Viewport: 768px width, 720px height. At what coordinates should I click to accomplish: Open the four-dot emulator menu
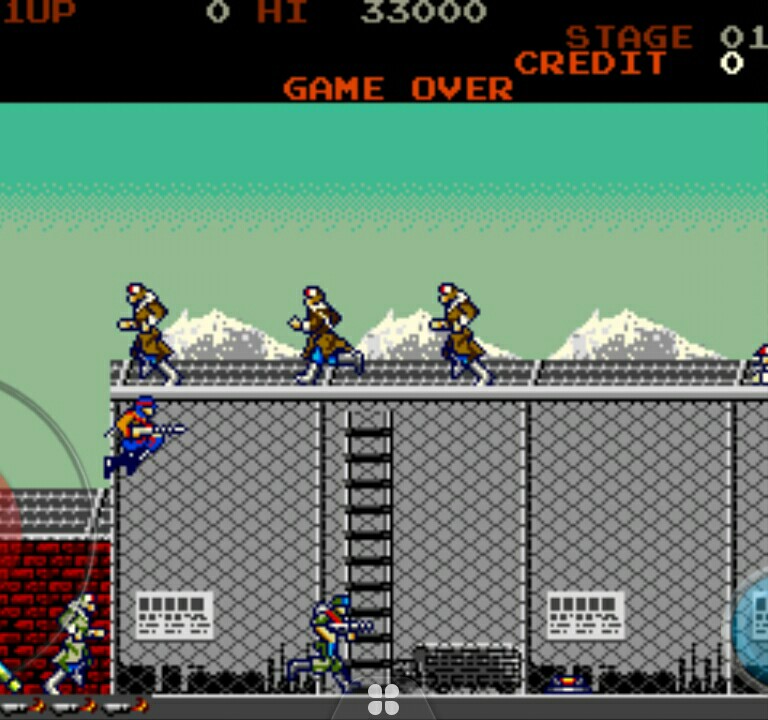coord(383,700)
